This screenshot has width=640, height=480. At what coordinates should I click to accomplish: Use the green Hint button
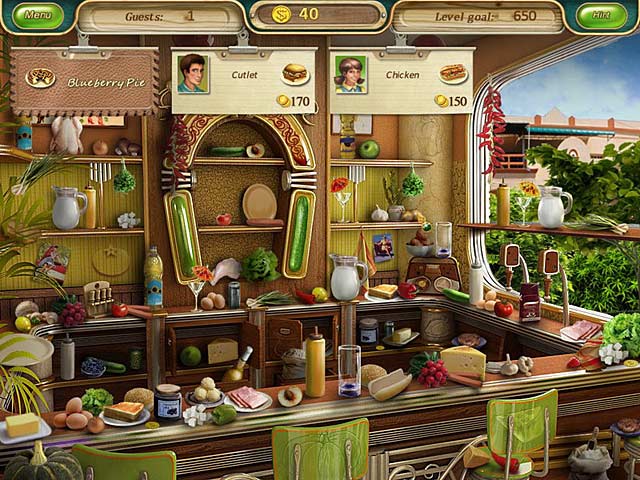click(x=601, y=16)
